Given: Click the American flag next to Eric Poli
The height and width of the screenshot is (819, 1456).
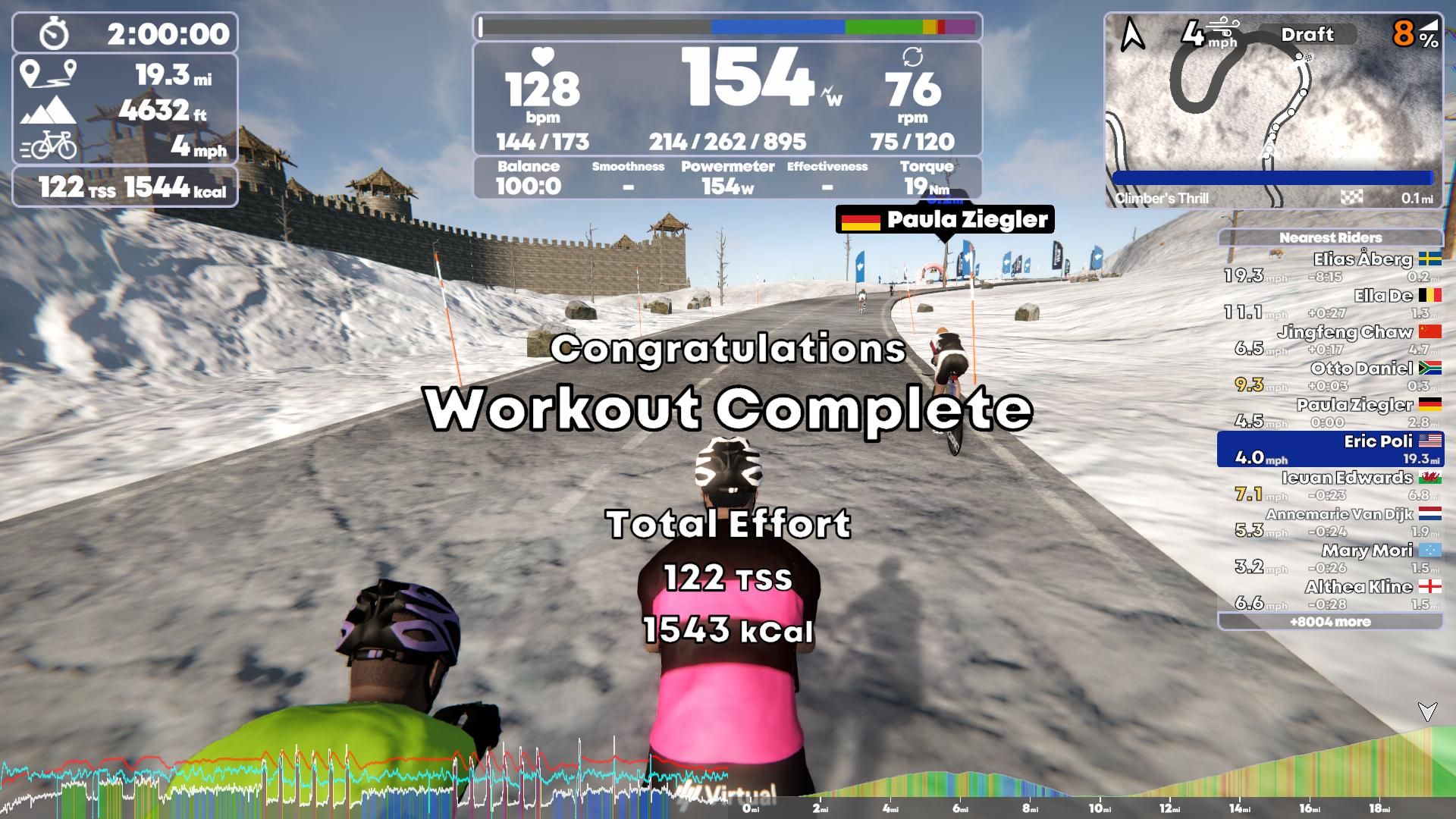Looking at the screenshot, I should (x=1430, y=441).
